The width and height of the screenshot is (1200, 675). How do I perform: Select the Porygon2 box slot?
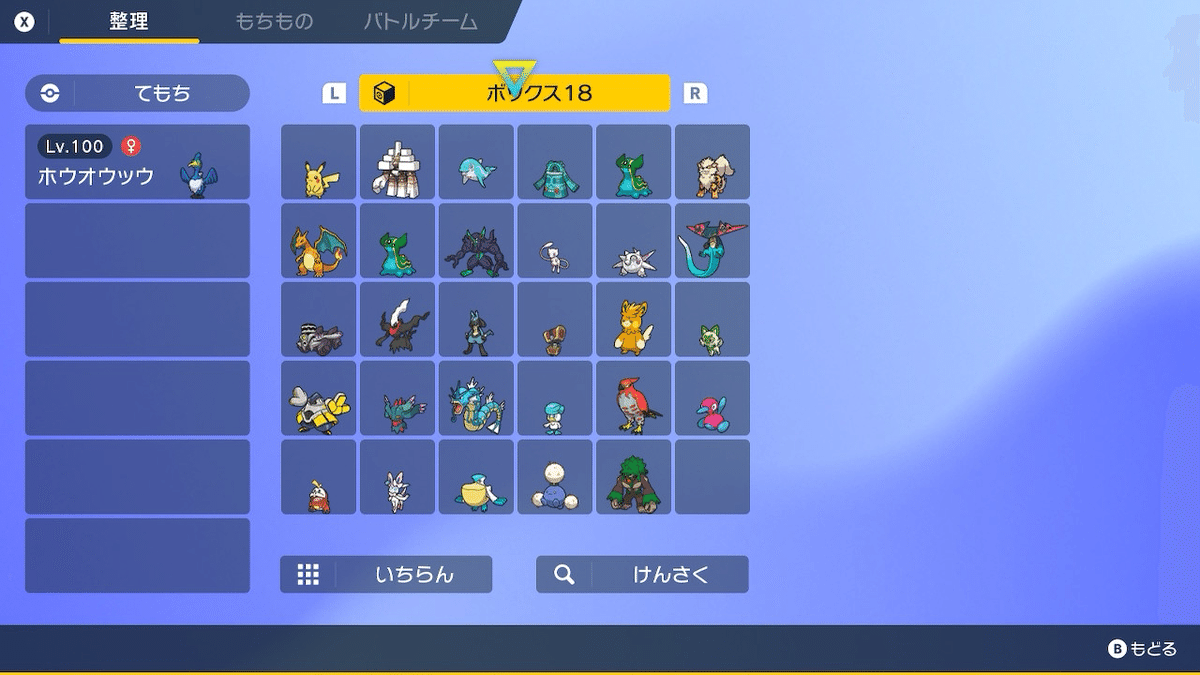(712, 398)
